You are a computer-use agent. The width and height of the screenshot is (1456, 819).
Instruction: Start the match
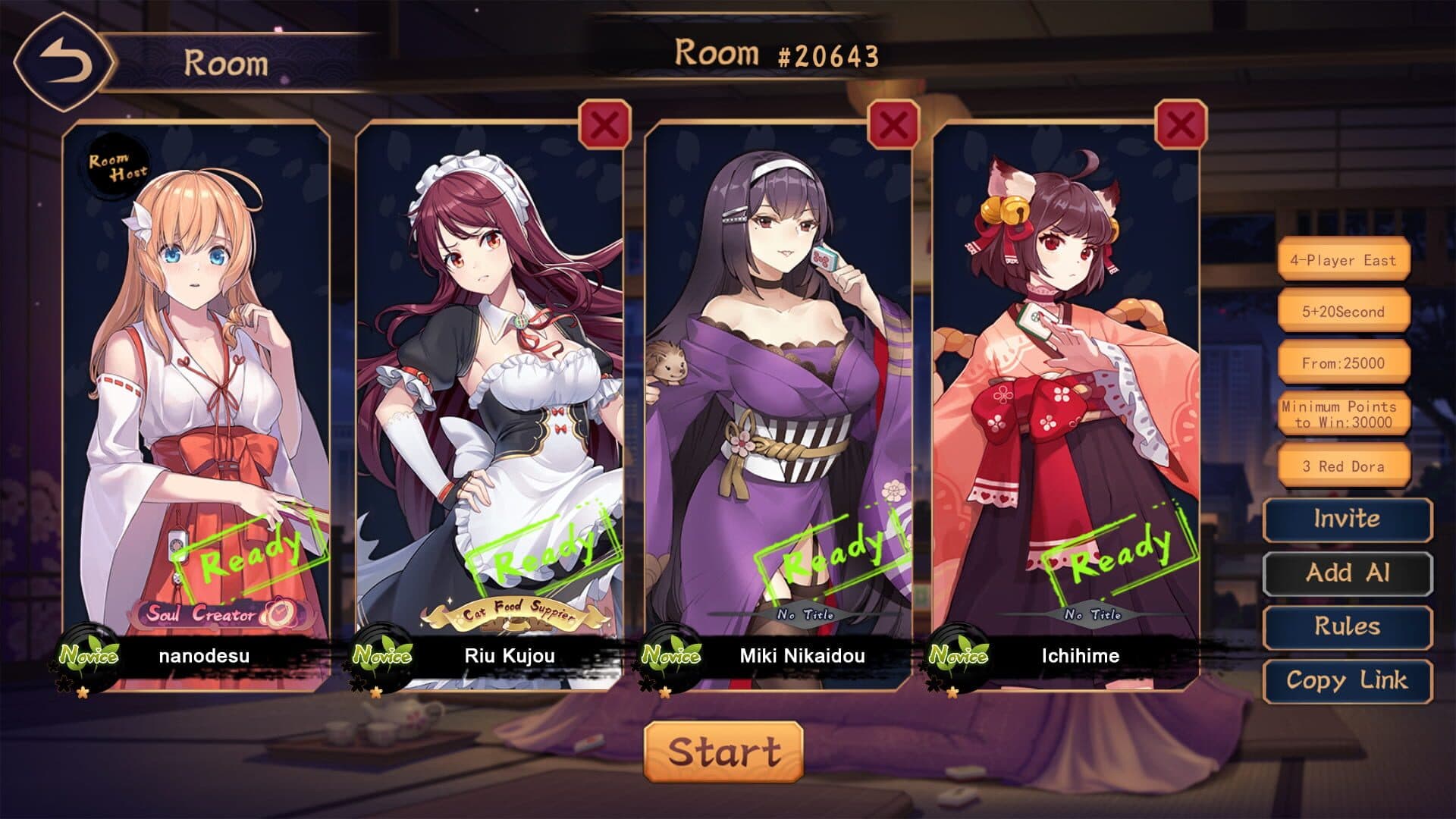point(723,752)
